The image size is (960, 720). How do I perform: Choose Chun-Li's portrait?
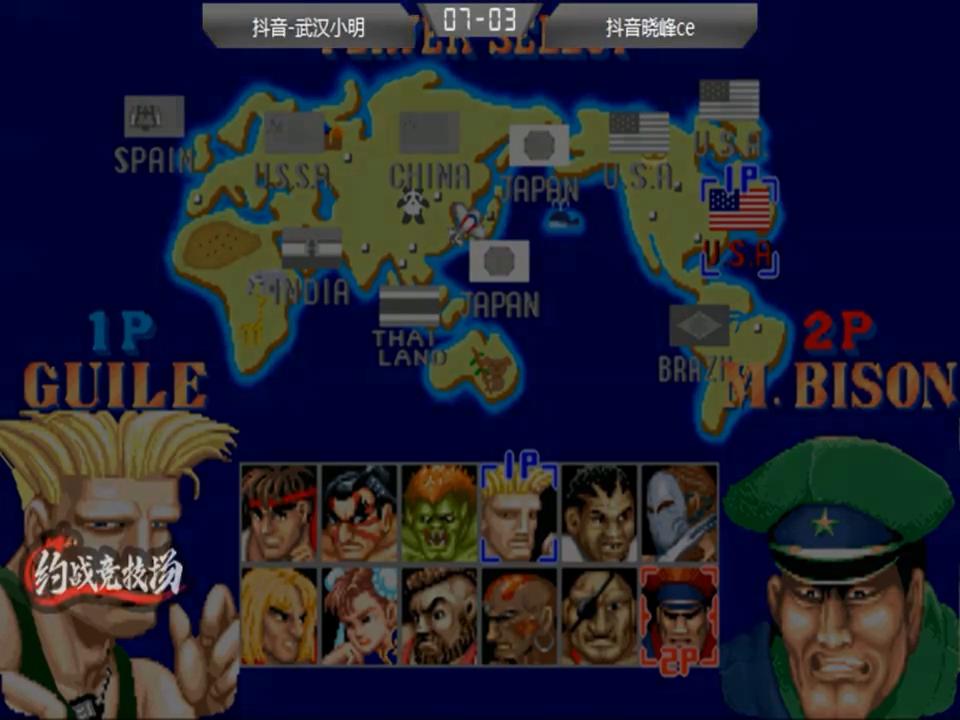coord(359,616)
